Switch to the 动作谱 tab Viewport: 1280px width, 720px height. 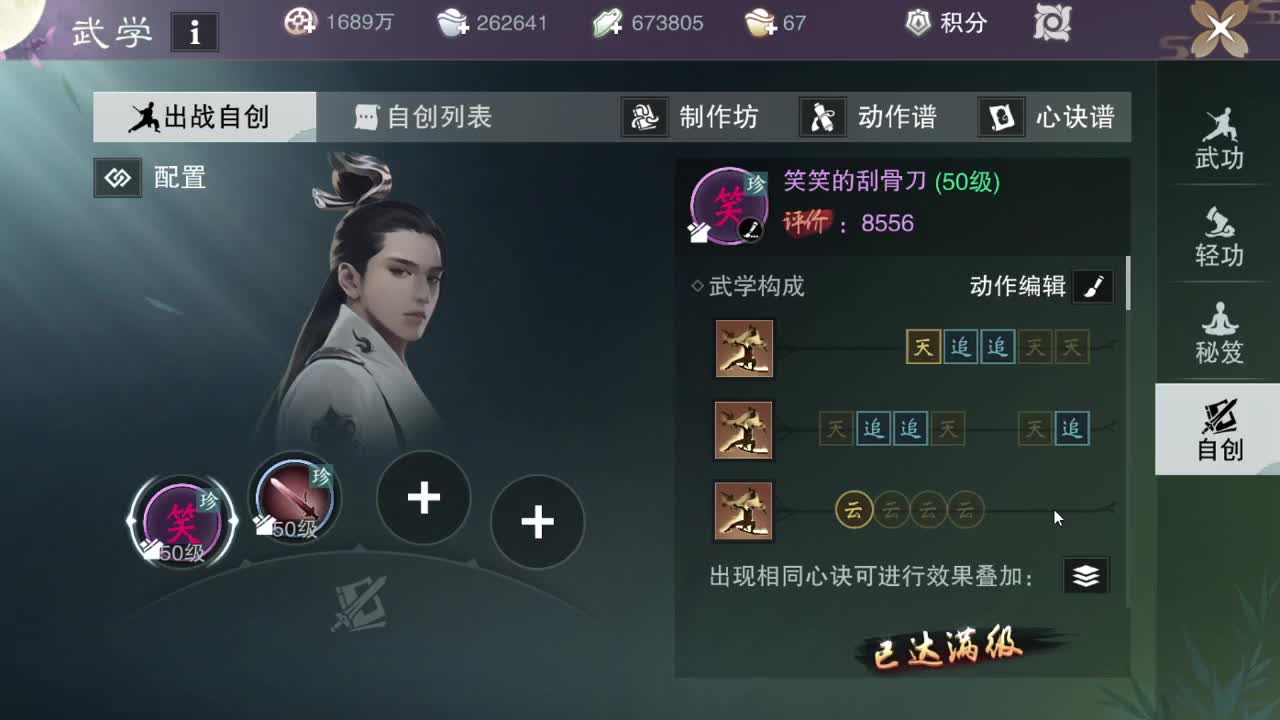(x=873, y=117)
